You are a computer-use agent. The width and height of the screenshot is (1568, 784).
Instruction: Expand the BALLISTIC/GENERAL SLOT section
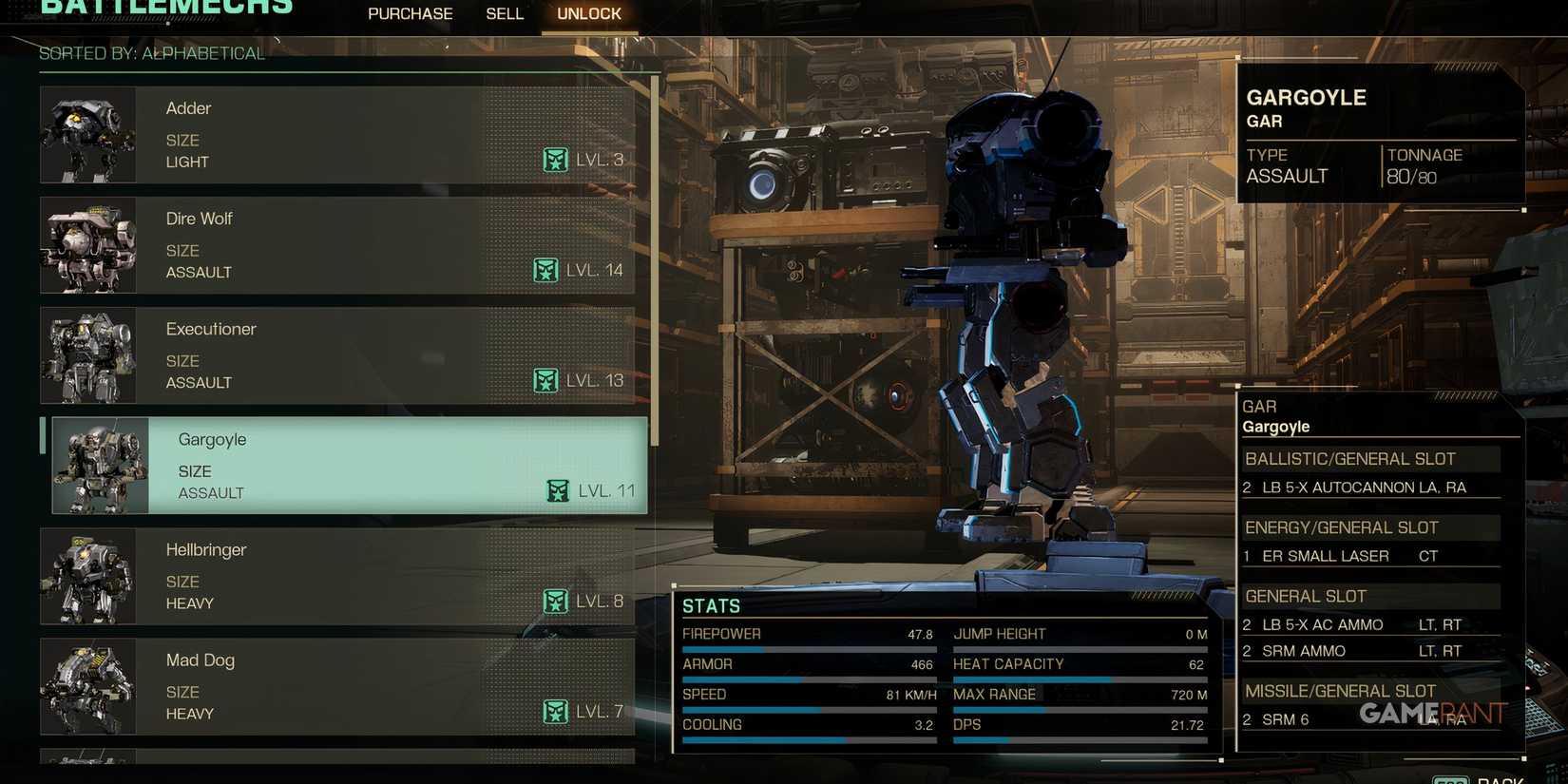1351,458
